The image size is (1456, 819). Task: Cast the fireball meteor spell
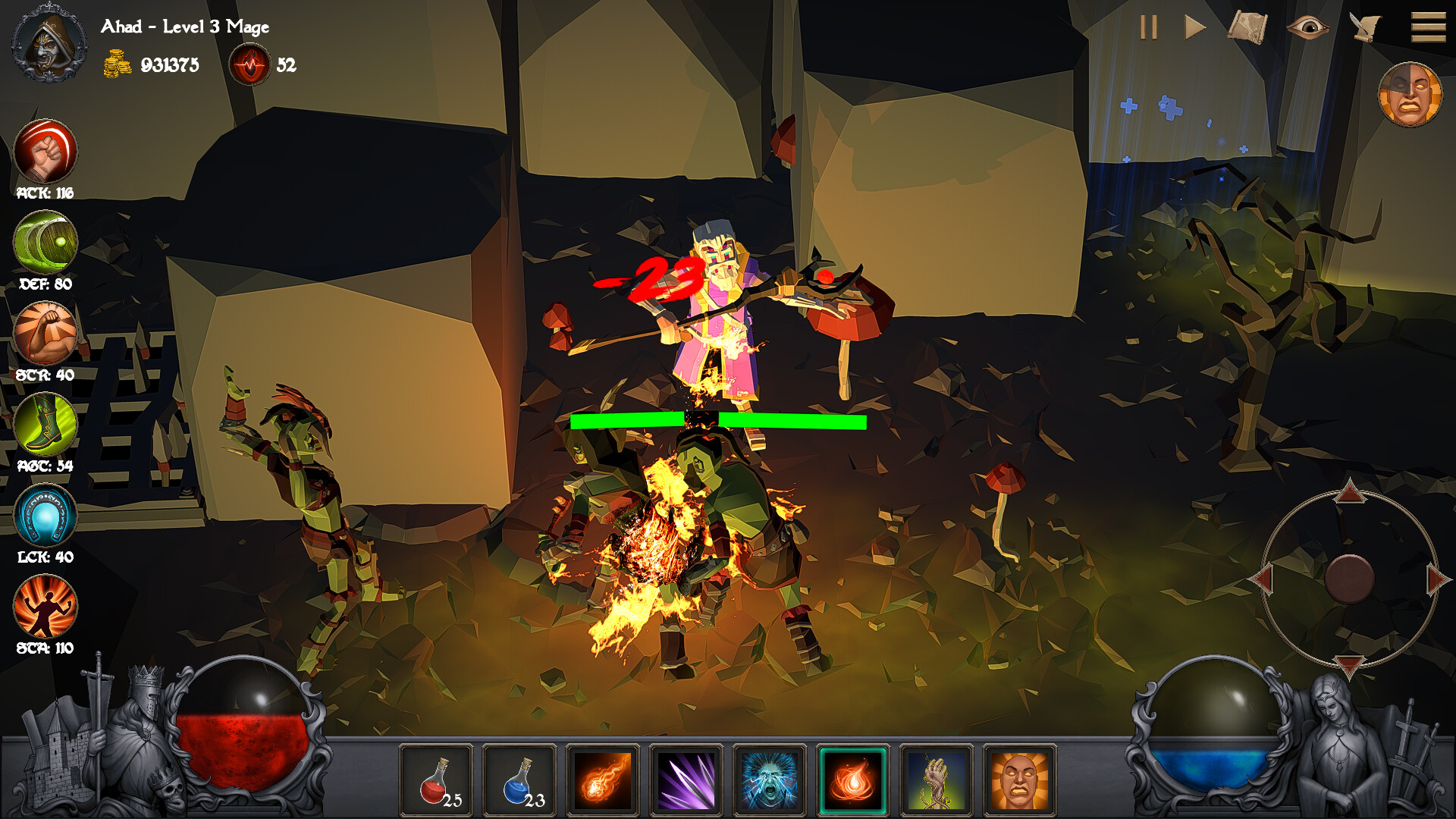coord(603,780)
